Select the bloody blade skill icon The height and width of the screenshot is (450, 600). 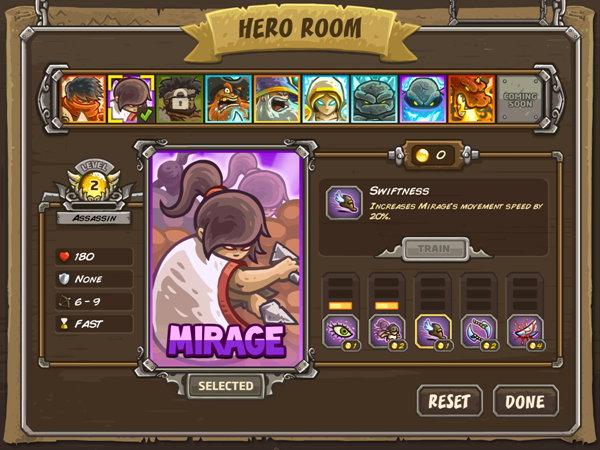click(526, 330)
